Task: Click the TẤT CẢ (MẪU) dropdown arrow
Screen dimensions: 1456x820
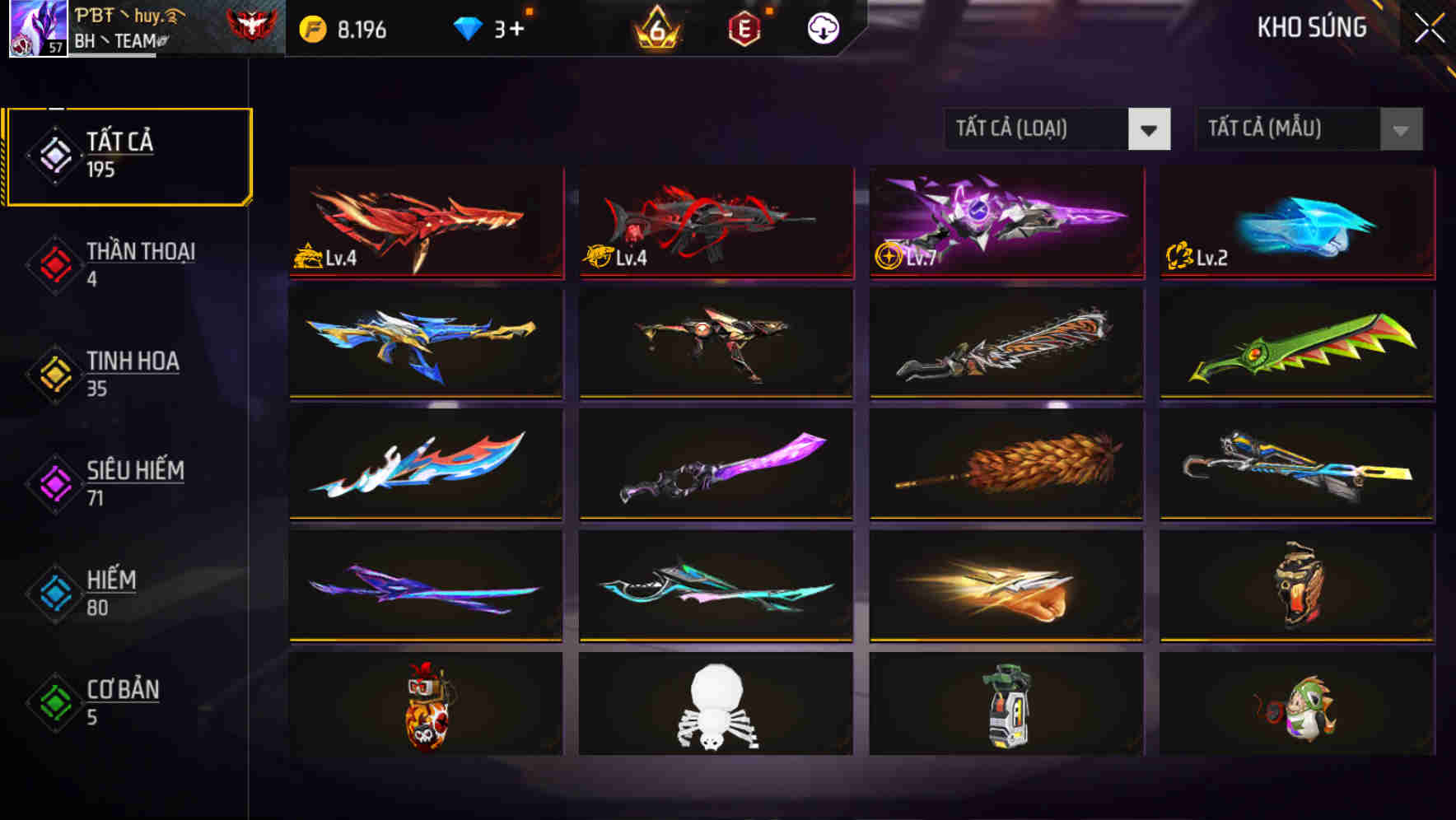Action: (x=1398, y=129)
